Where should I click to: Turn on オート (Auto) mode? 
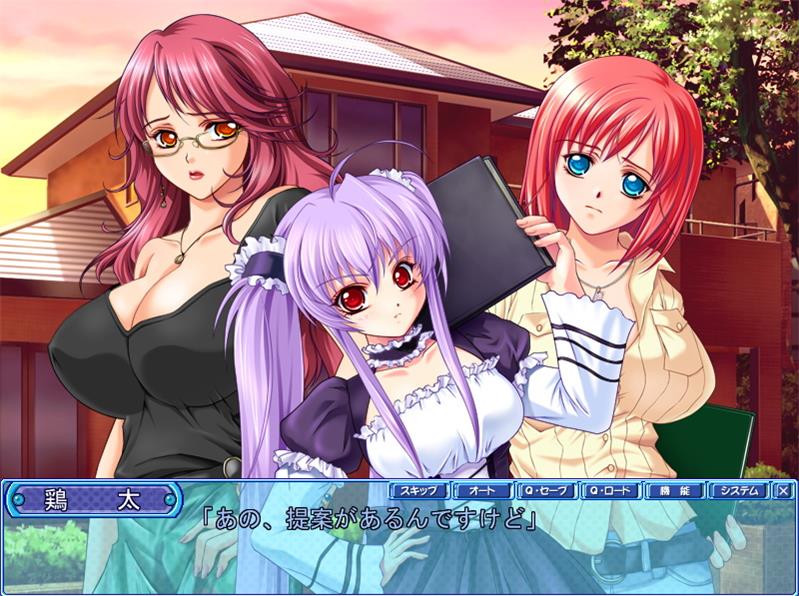pyautogui.click(x=482, y=491)
